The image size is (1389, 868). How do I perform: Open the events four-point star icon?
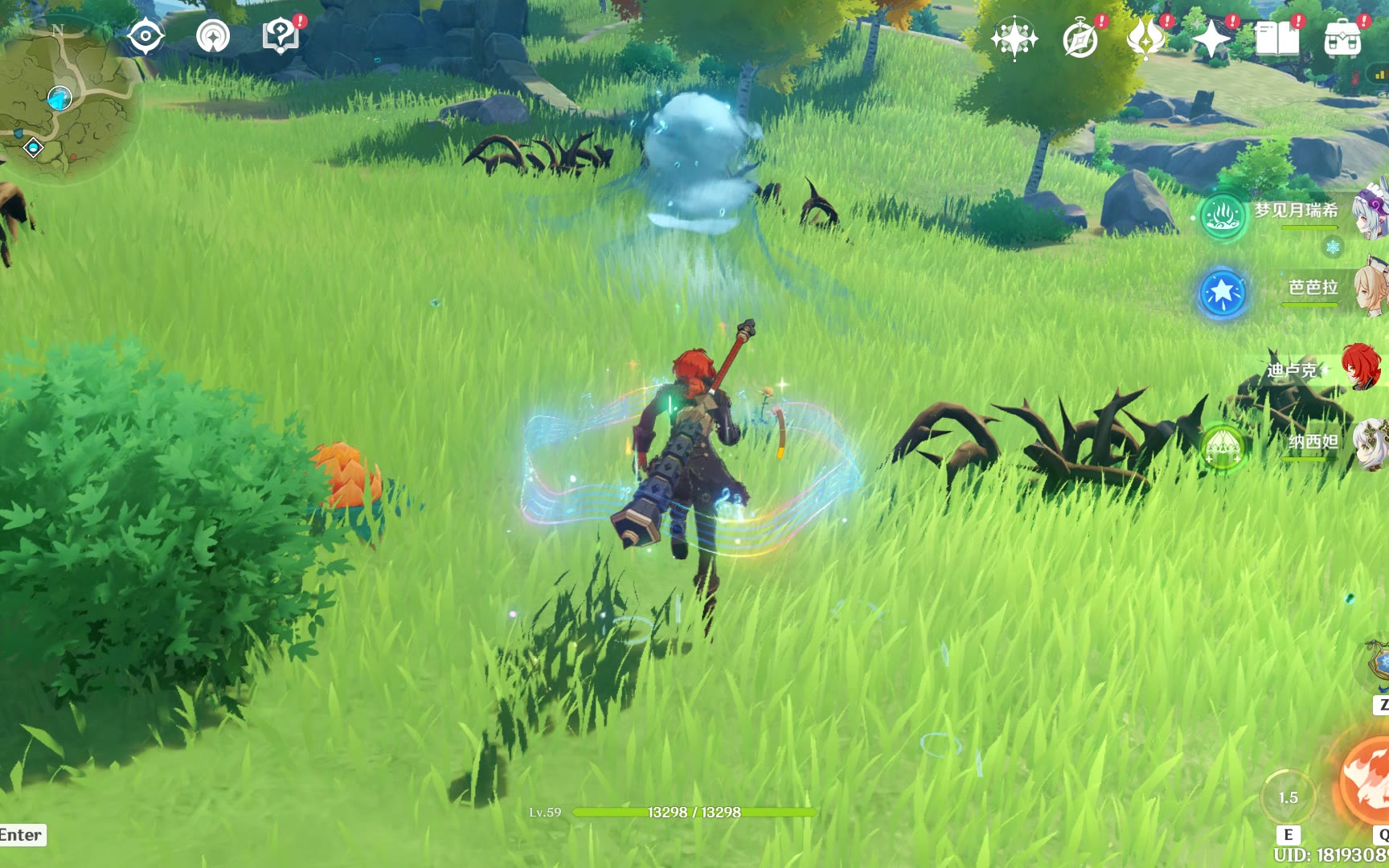tap(1211, 38)
